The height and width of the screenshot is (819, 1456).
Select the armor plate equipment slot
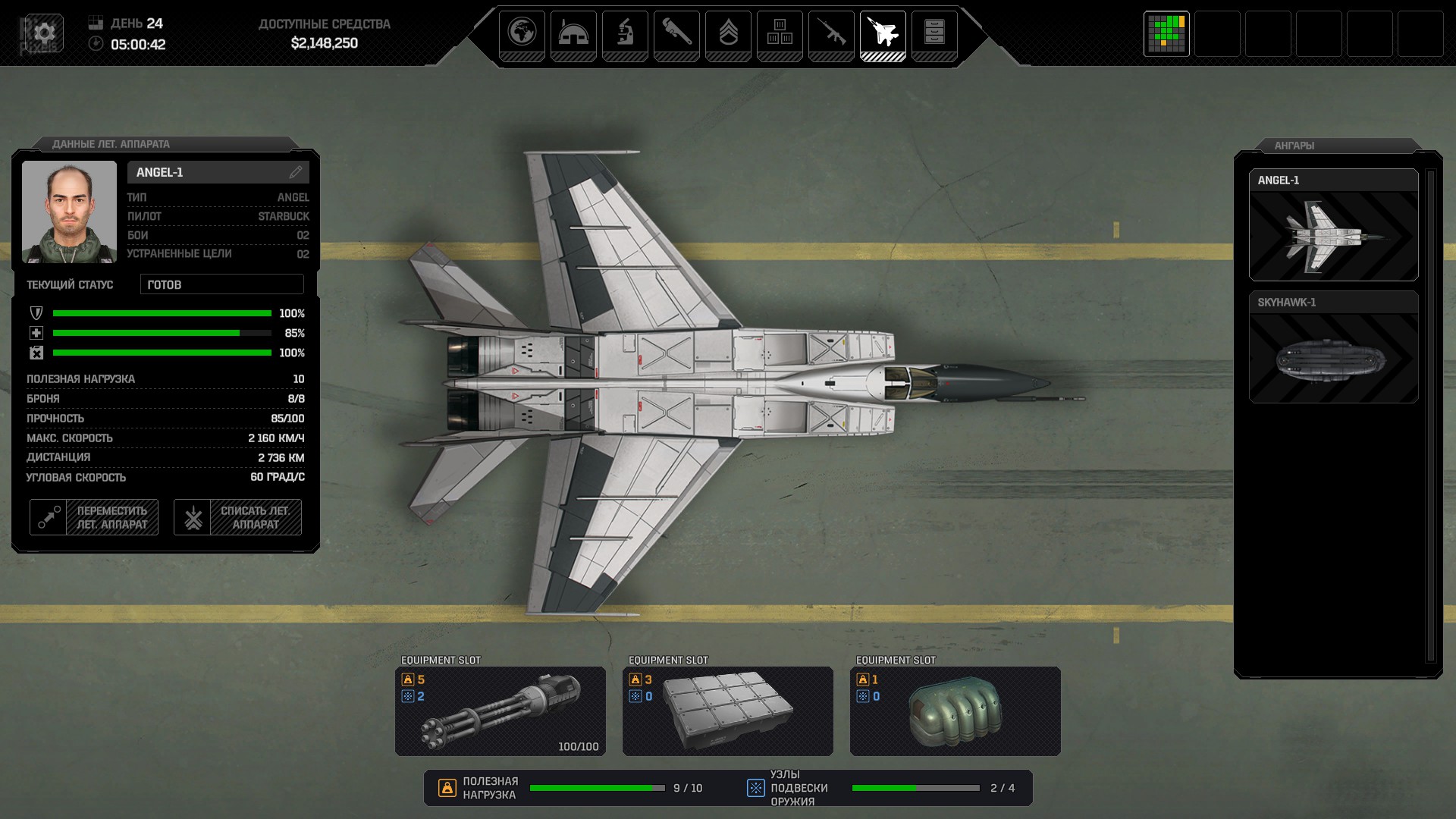(x=728, y=711)
